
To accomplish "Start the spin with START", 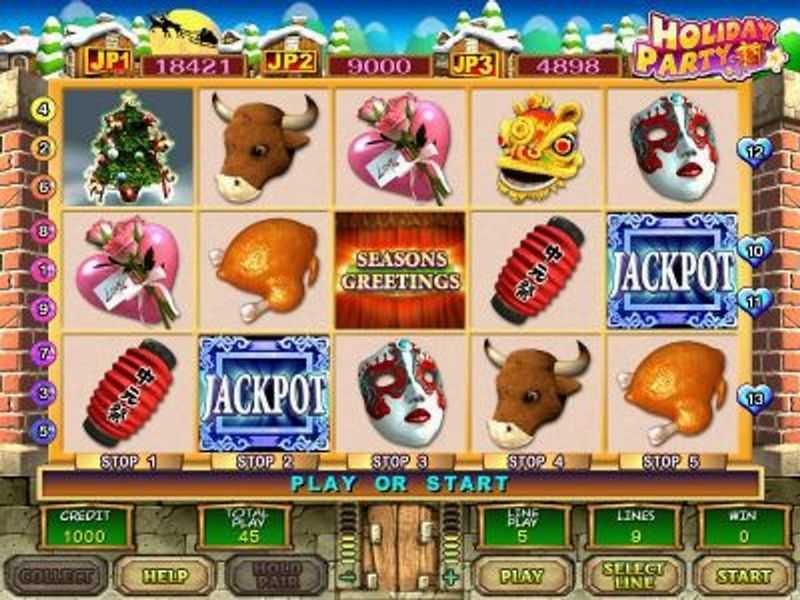I will [x=745, y=576].
